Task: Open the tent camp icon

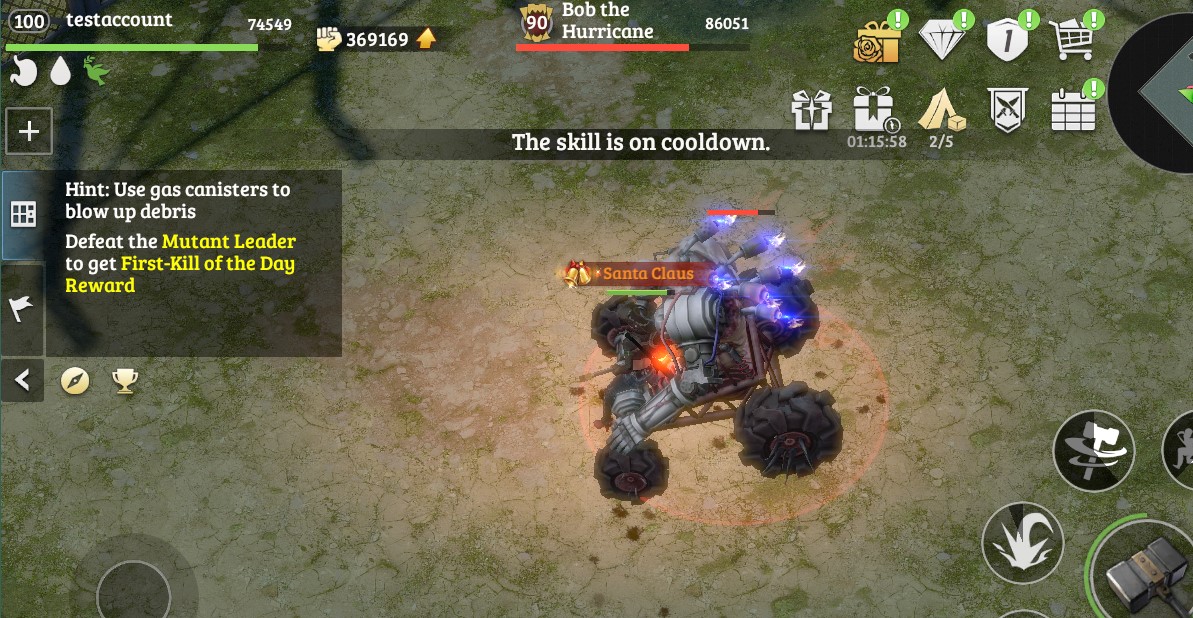Action: pos(941,109)
